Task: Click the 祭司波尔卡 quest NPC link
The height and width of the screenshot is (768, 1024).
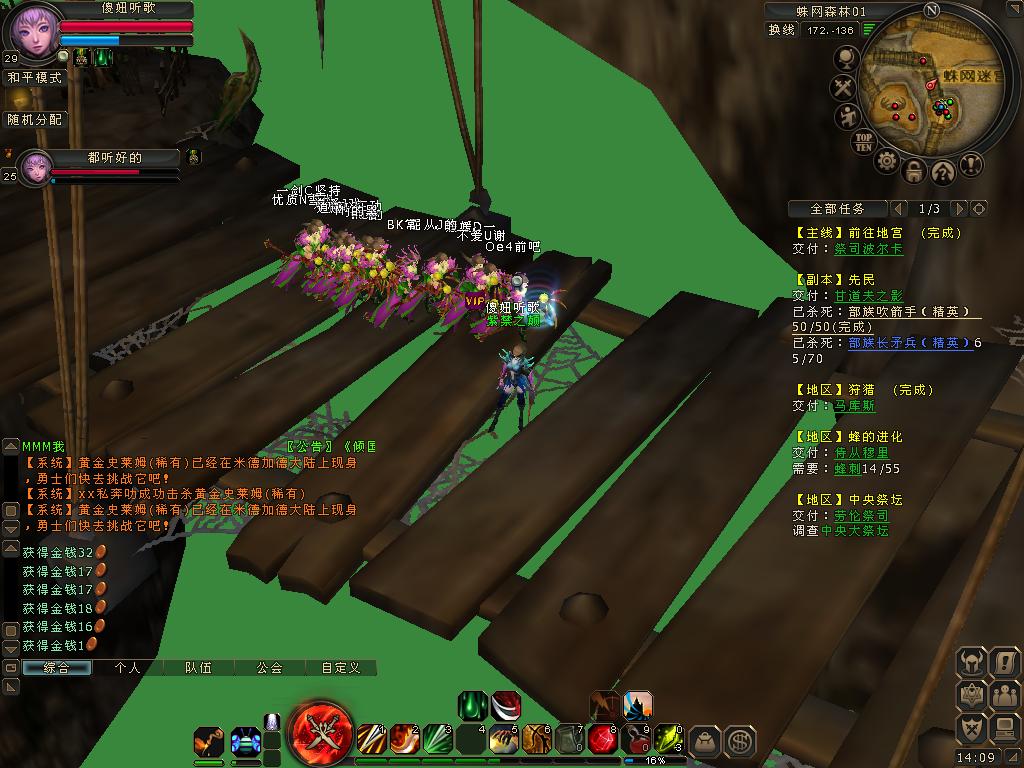Action: tap(868, 249)
